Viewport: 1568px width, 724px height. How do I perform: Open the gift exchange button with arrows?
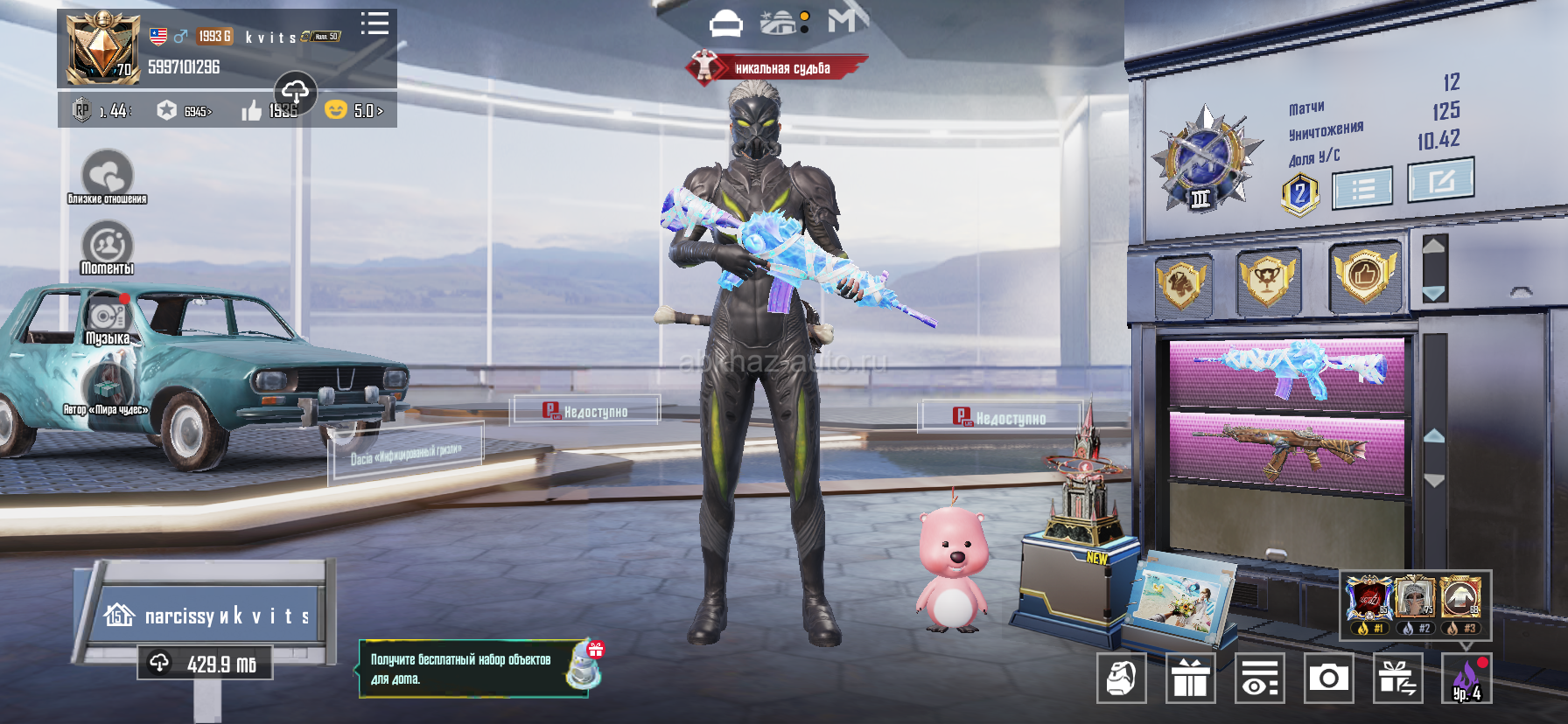(x=1397, y=678)
